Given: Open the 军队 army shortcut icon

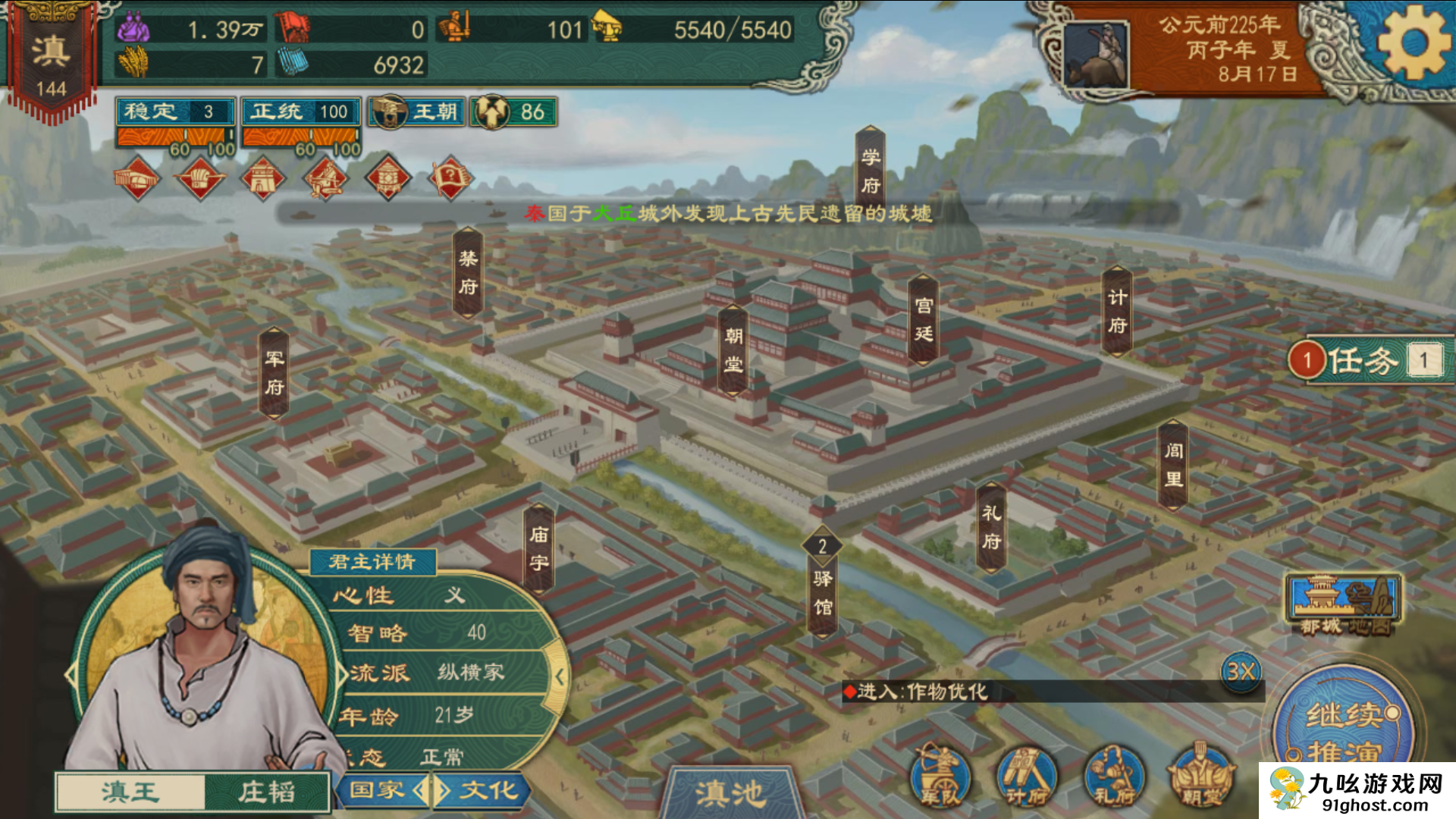Looking at the screenshot, I should (x=940, y=777).
